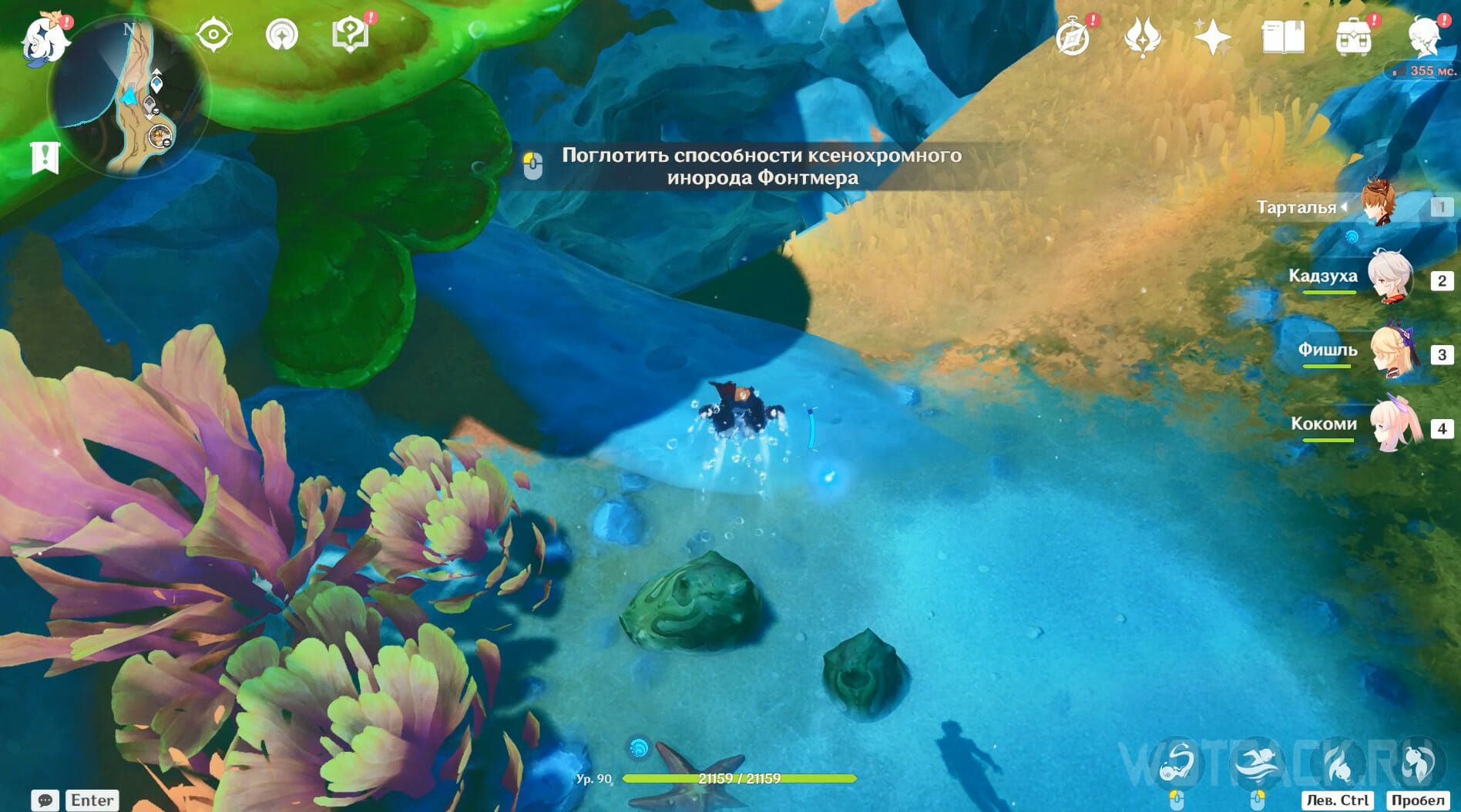Open the four-pointed star wish icon
This screenshot has height=812, width=1461.
[x=1212, y=37]
